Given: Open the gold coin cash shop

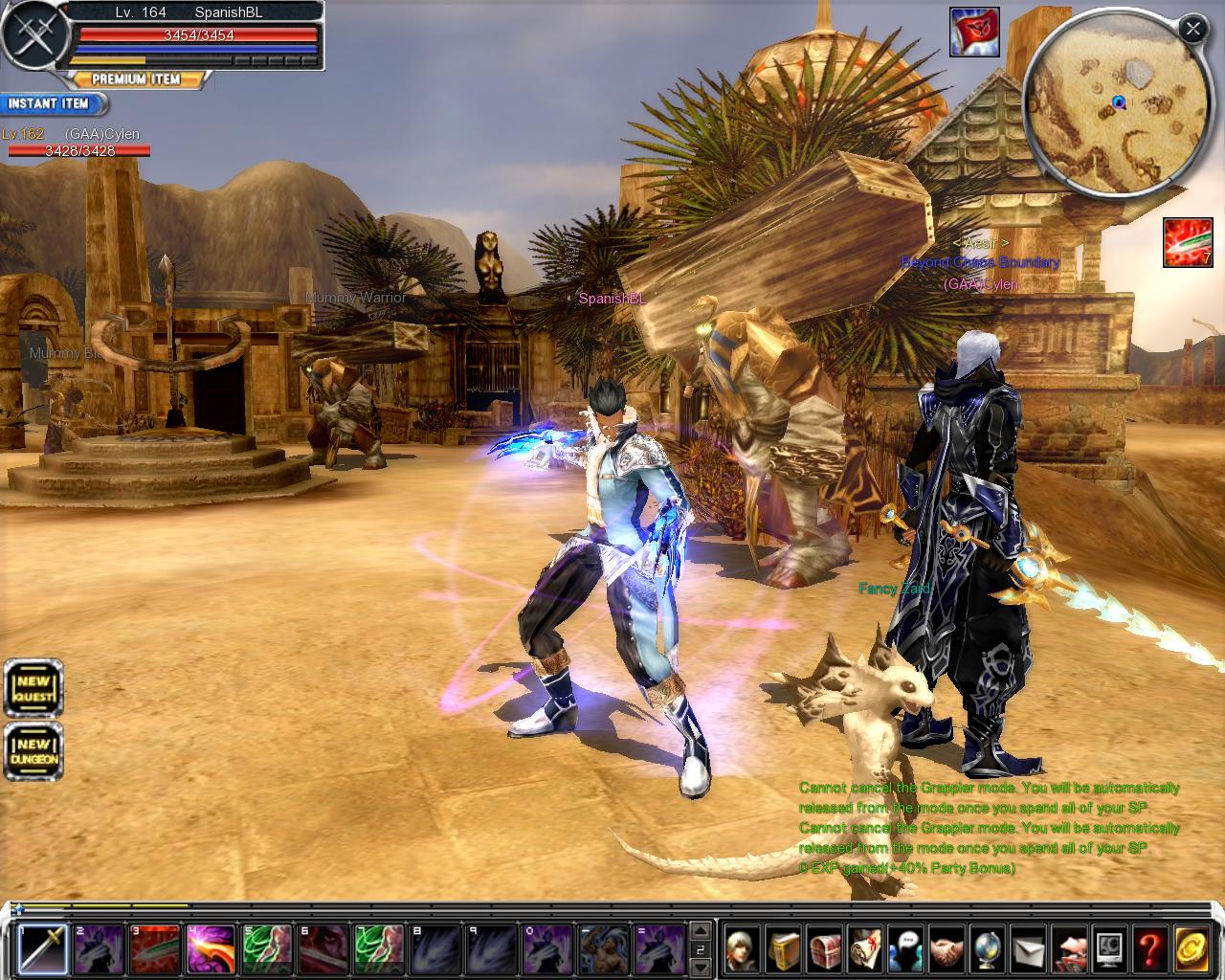Looking at the screenshot, I should coord(1192,948).
